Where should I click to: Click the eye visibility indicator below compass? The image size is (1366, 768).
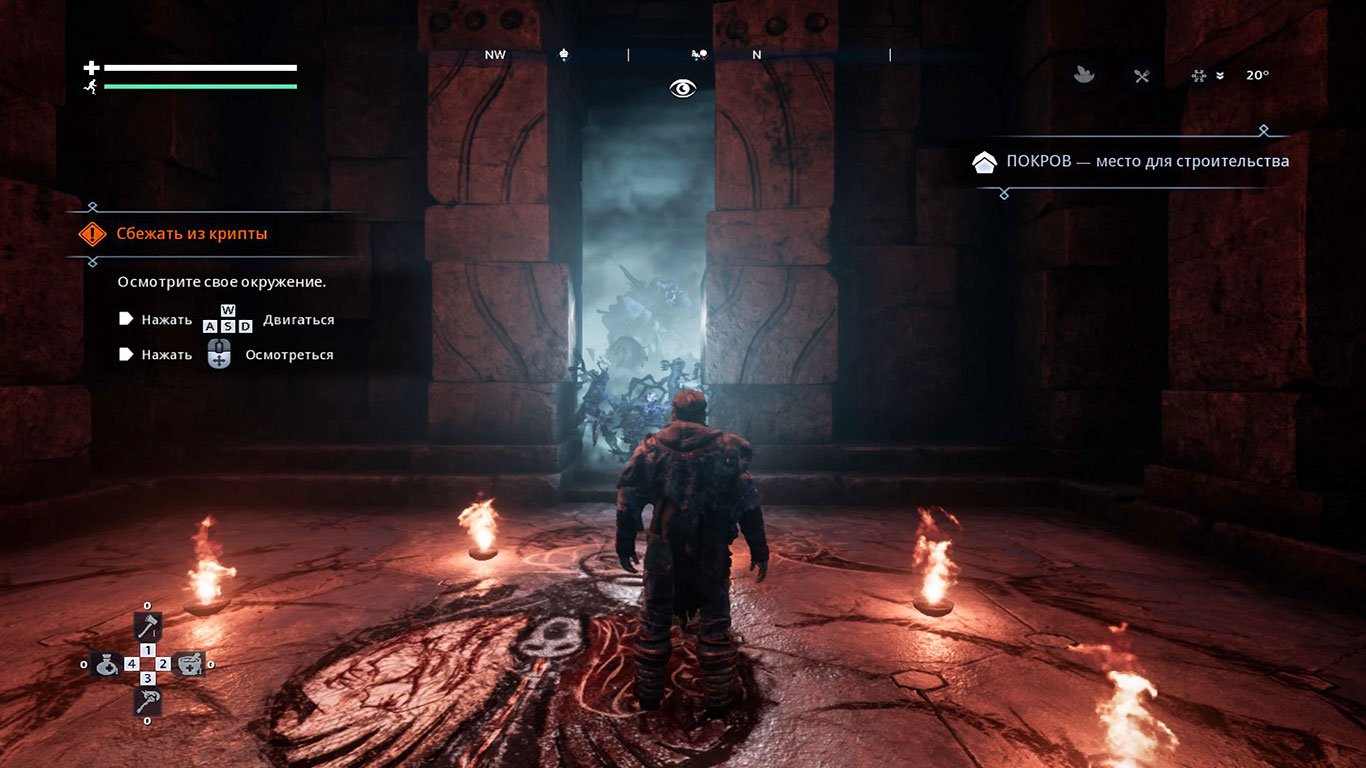(683, 89)
